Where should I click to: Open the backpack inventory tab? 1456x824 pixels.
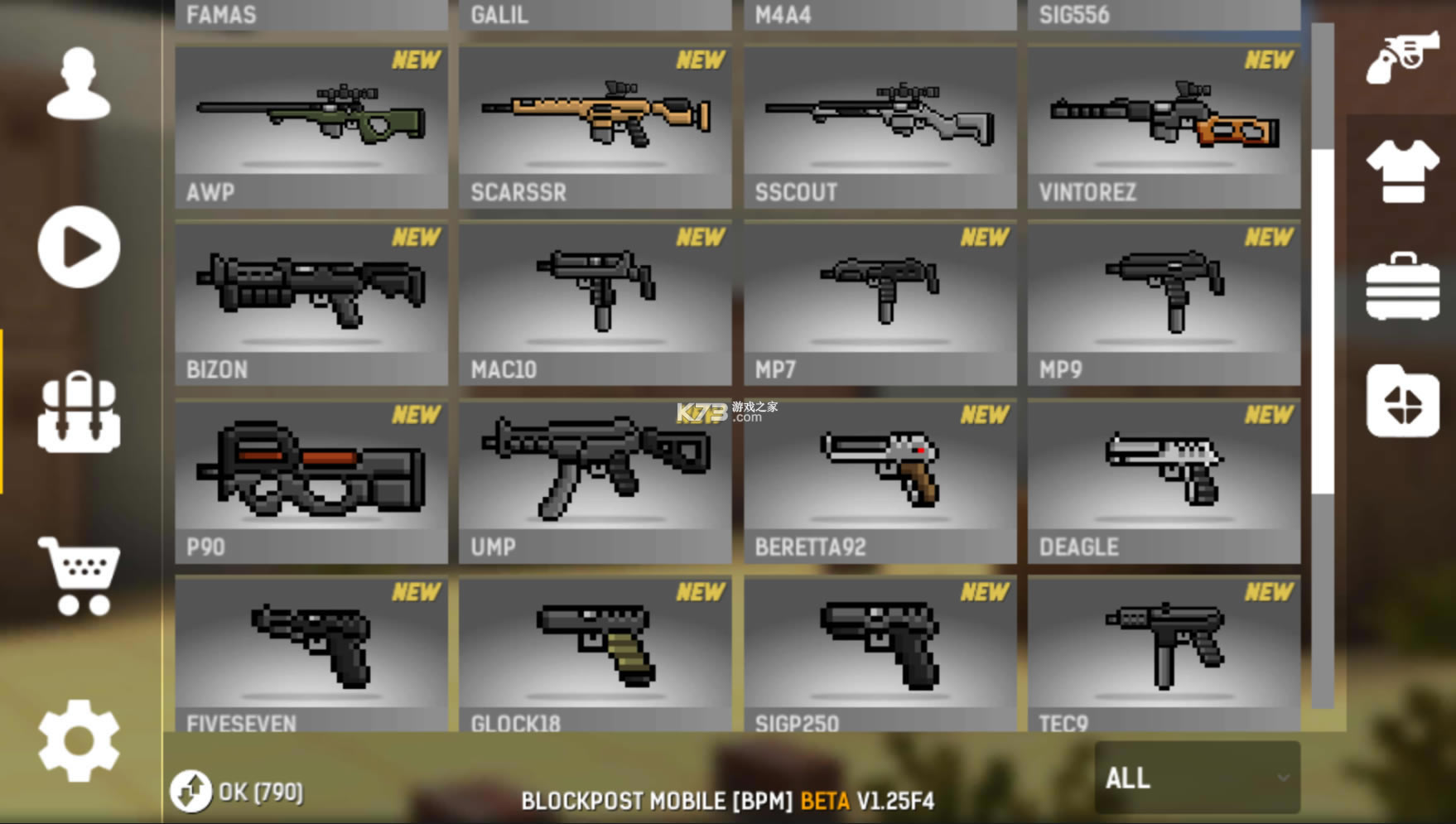79,412
